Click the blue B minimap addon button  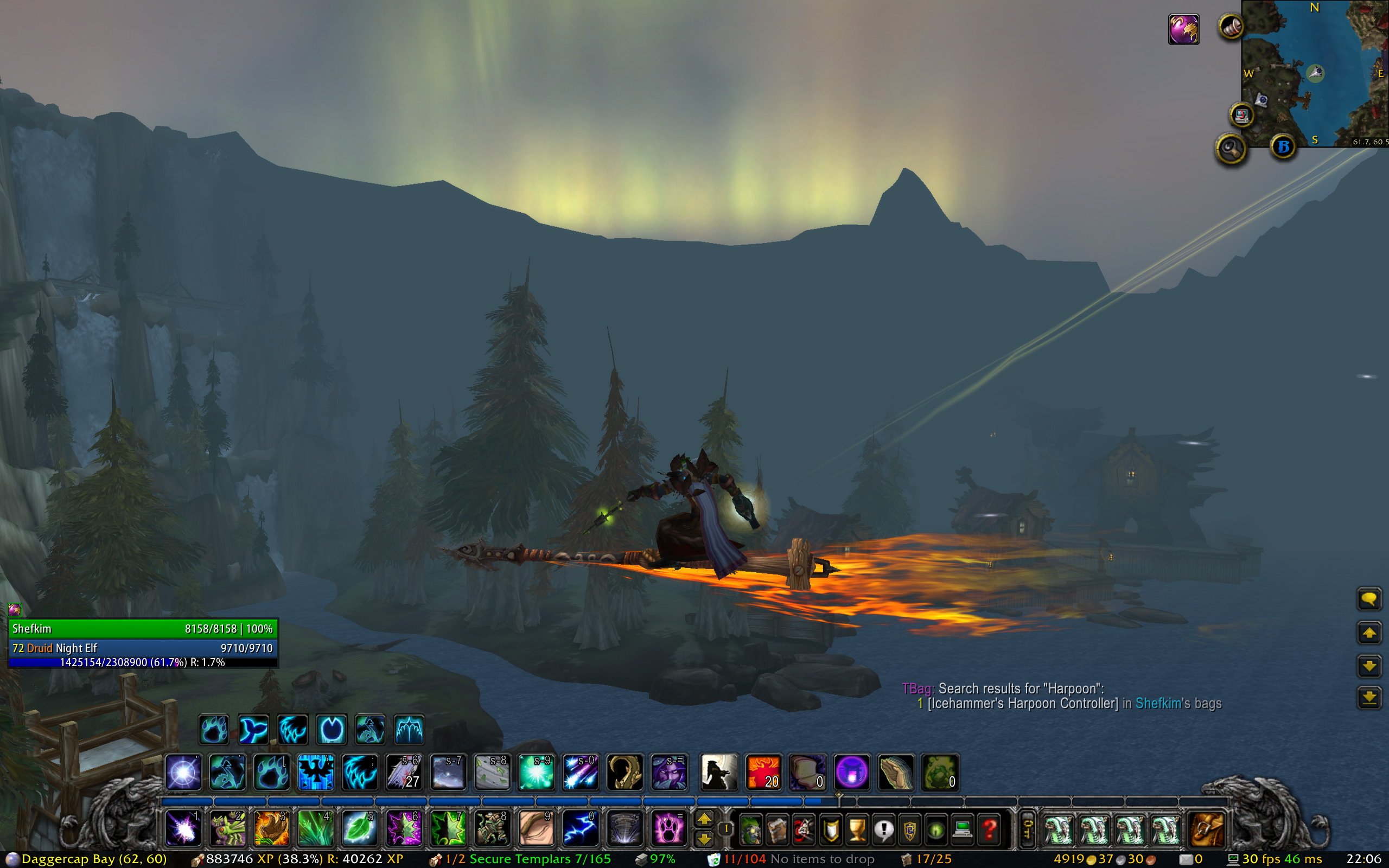click(1283, 147)
